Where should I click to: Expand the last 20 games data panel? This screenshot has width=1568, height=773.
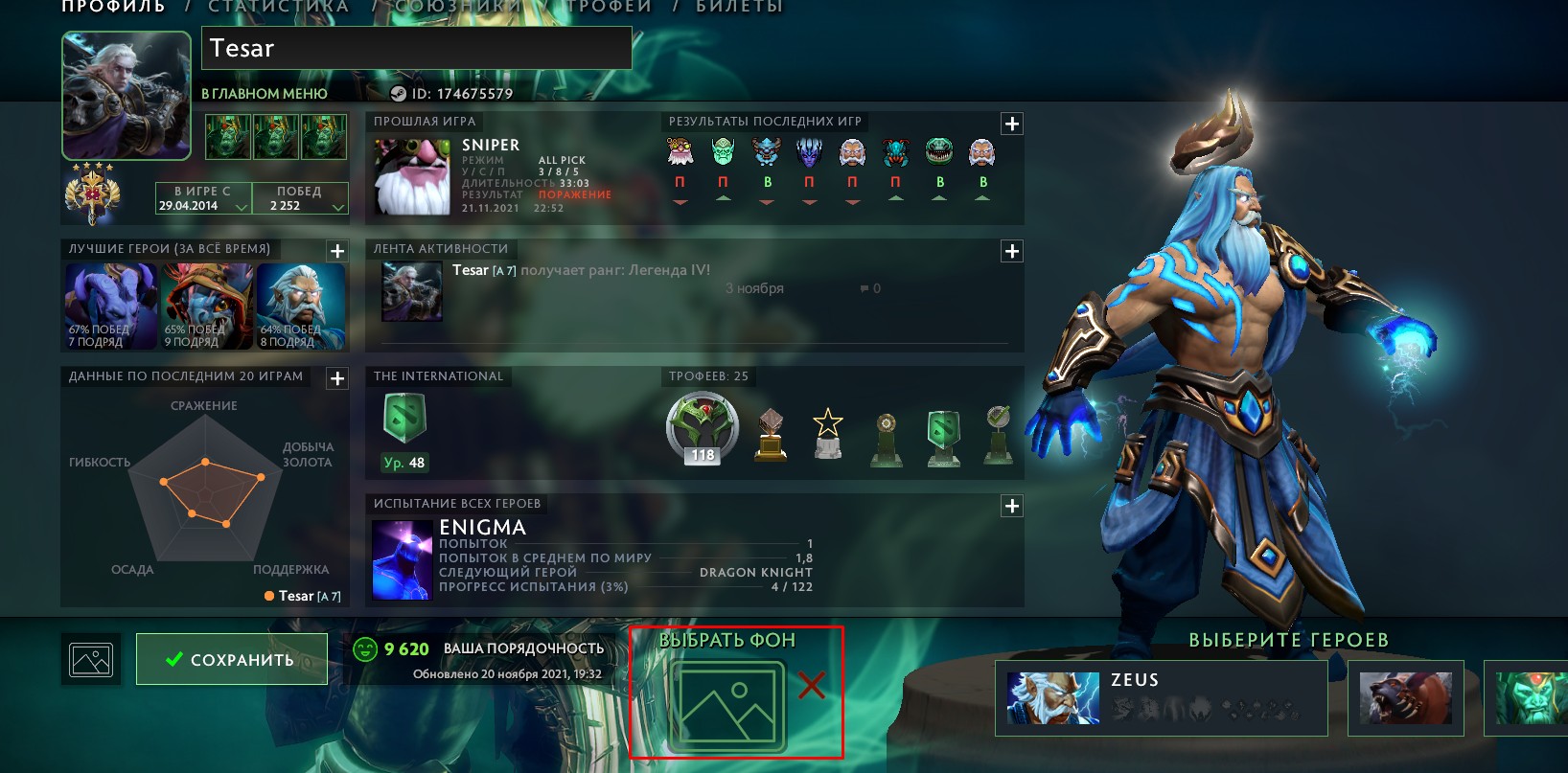pyautogui.click(x=337, y=378)
